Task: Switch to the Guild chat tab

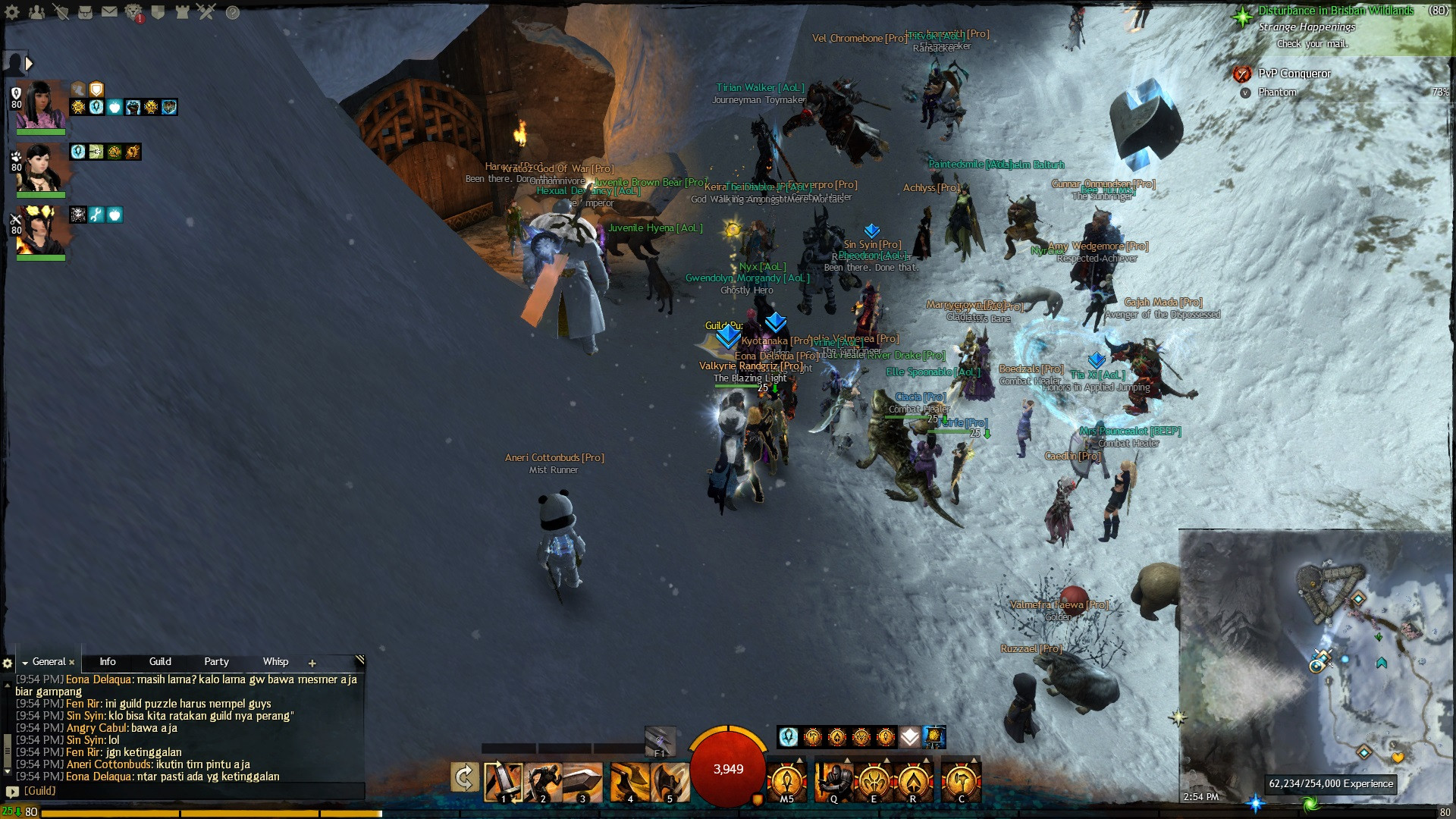Action: point(160,661)
